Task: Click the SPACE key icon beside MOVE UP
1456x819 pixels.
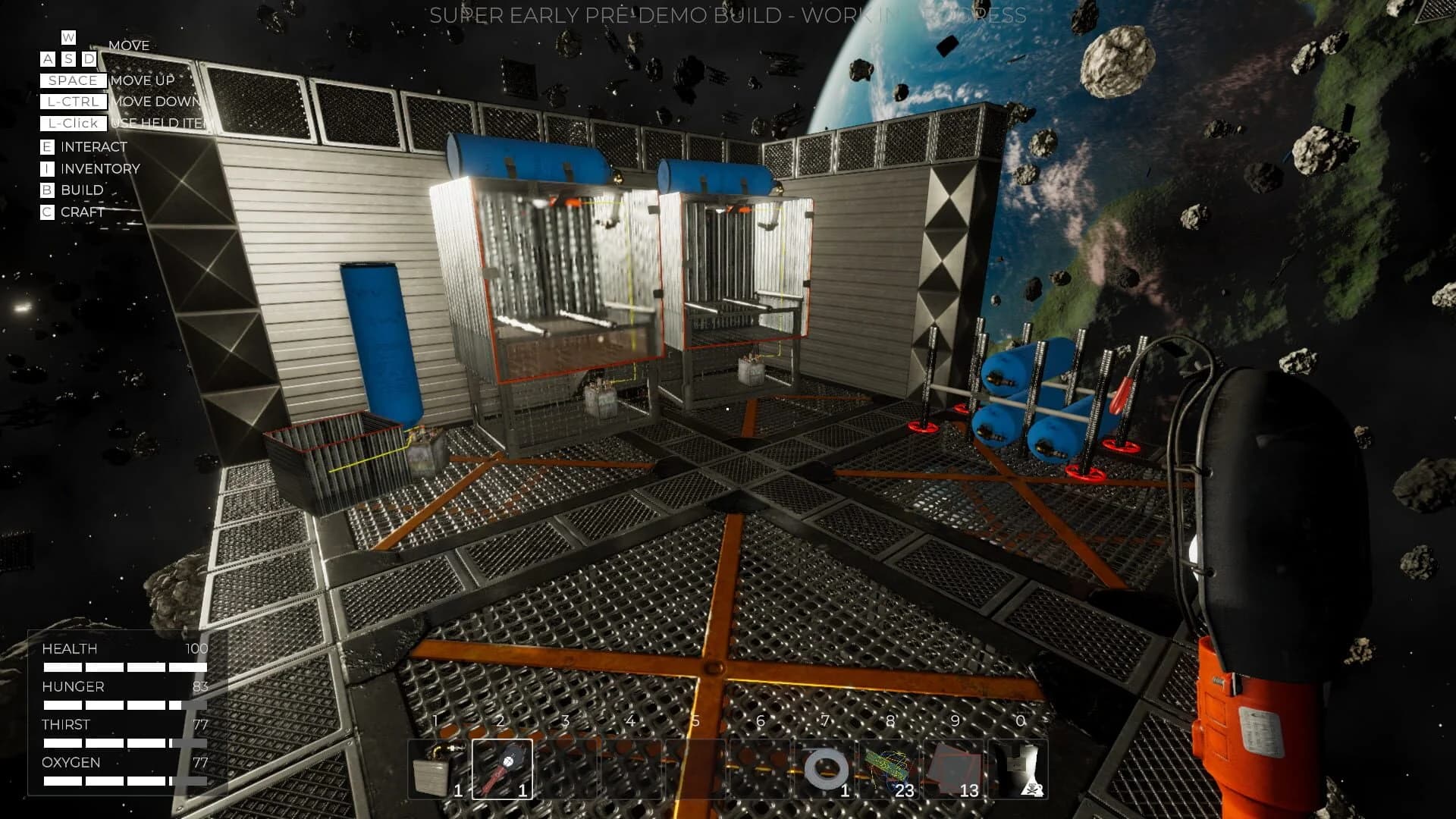Action: point(72,80)
